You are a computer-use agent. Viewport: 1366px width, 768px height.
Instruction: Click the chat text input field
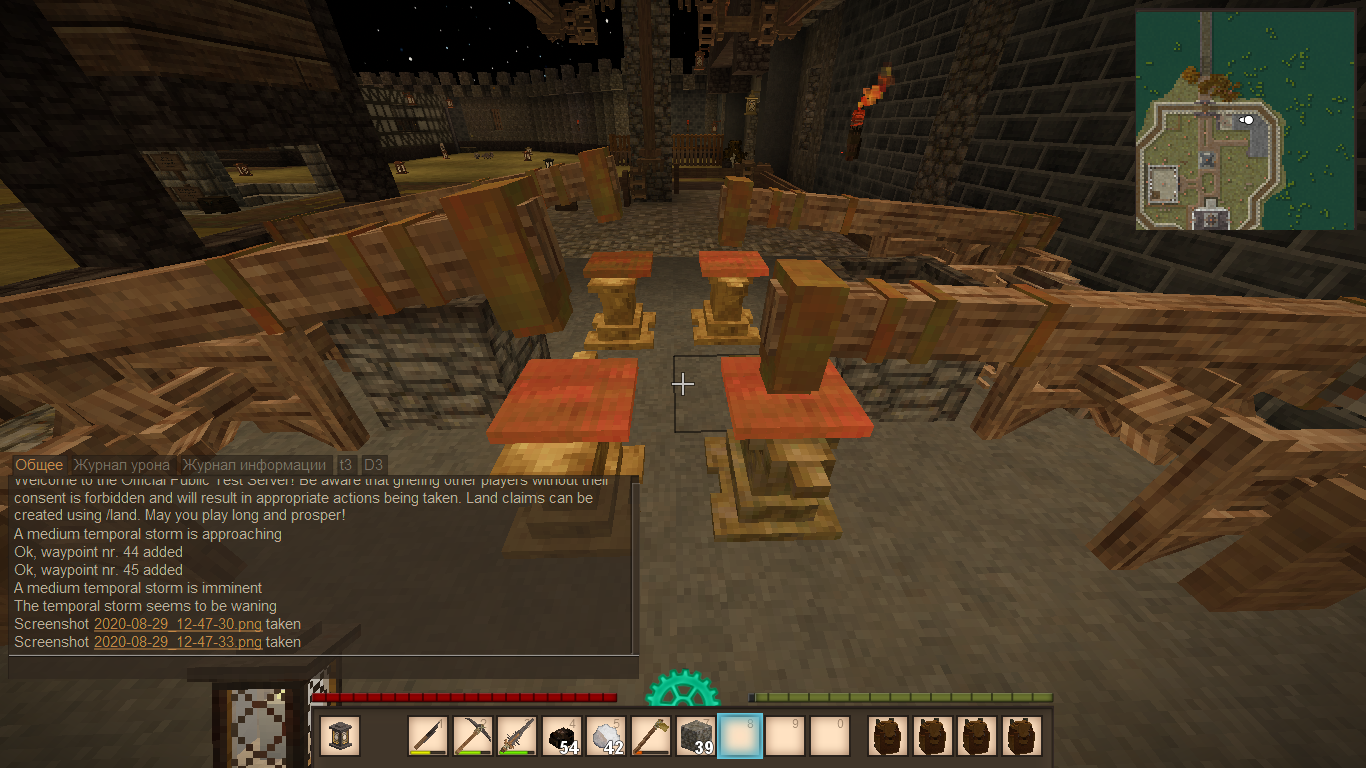(322, 667)
